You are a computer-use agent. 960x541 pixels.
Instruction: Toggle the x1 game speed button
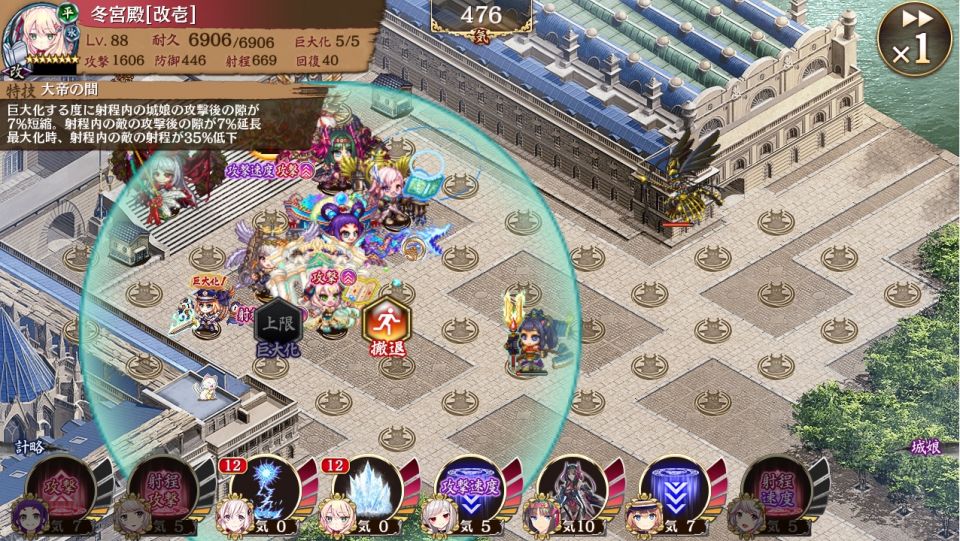(914, 40)
